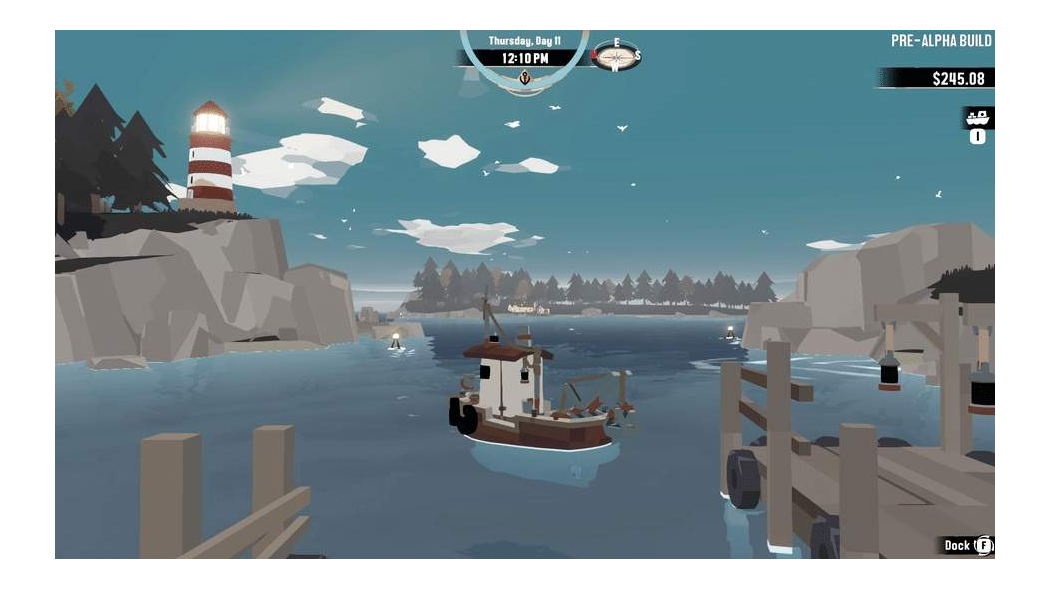Open the boat cargo icon
The image size is (1050, 590).
977,118
